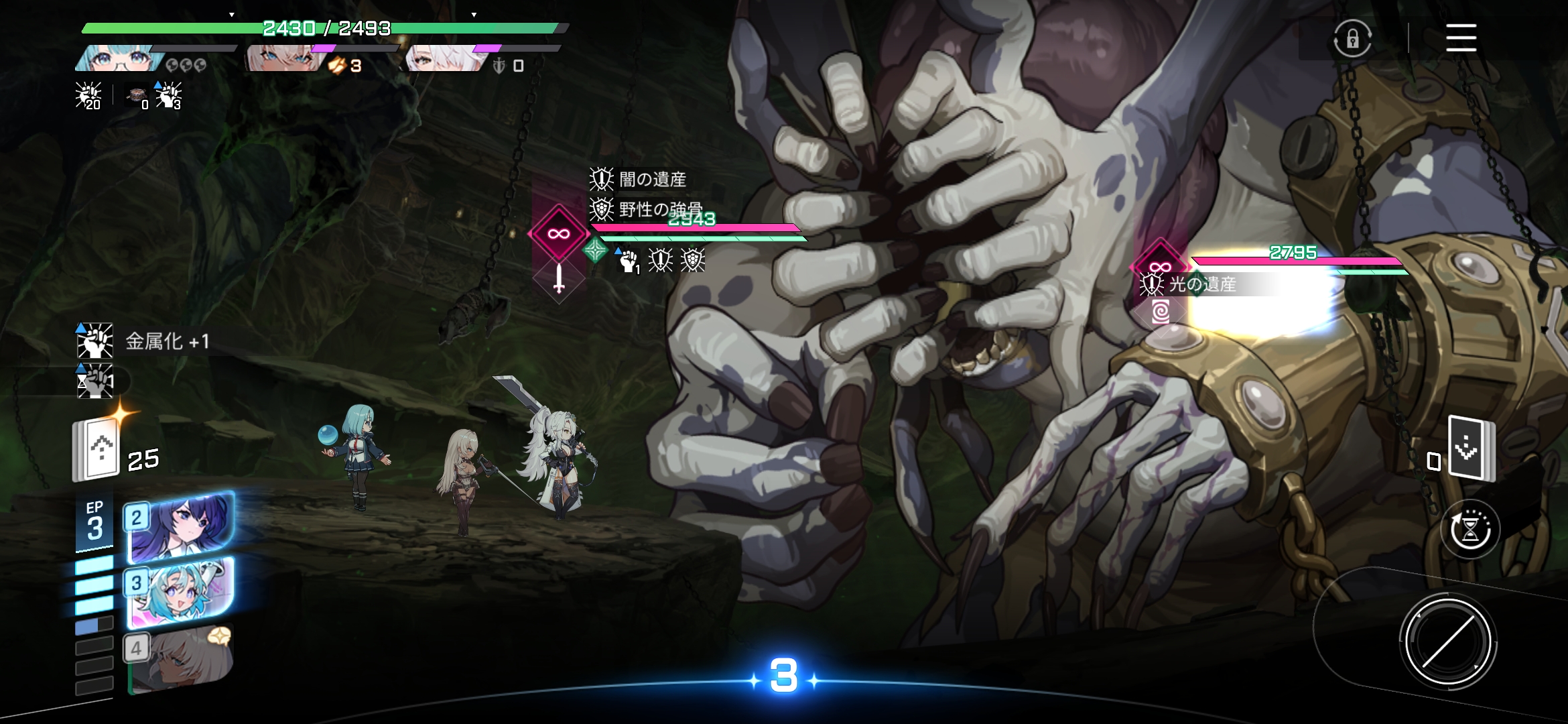
Task: Show the 闇の遺産 enemy status
Action: [638, 179]
